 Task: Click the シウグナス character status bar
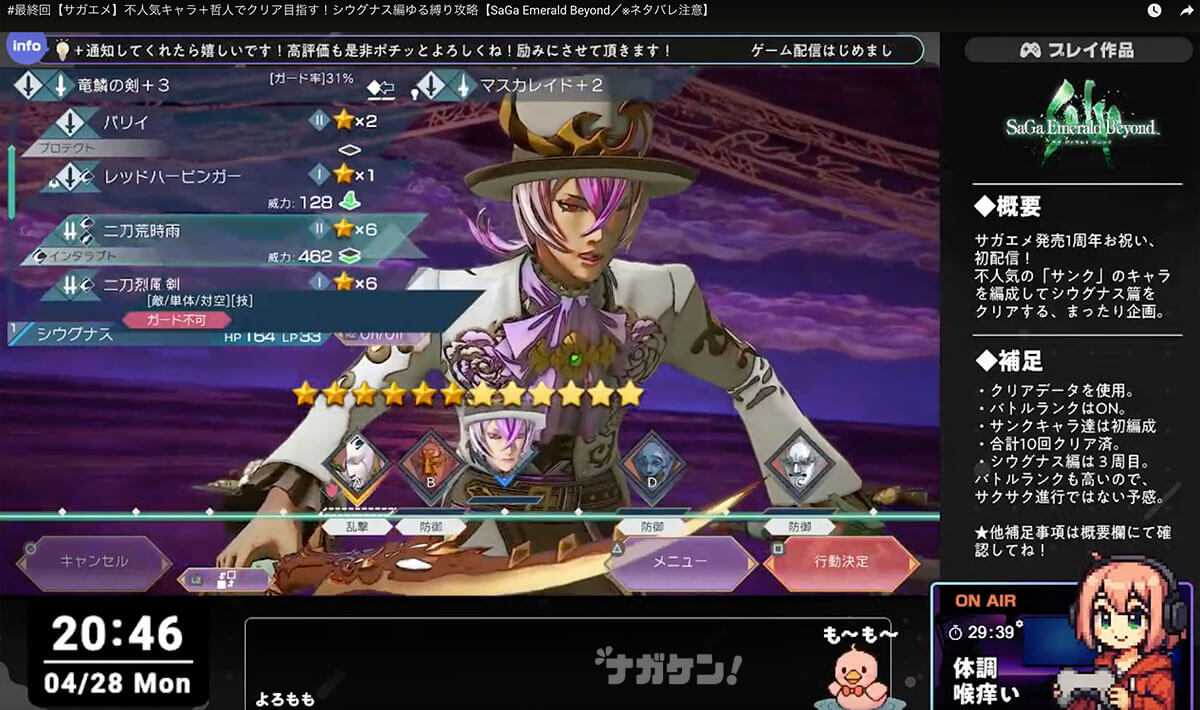pos(170,335)
